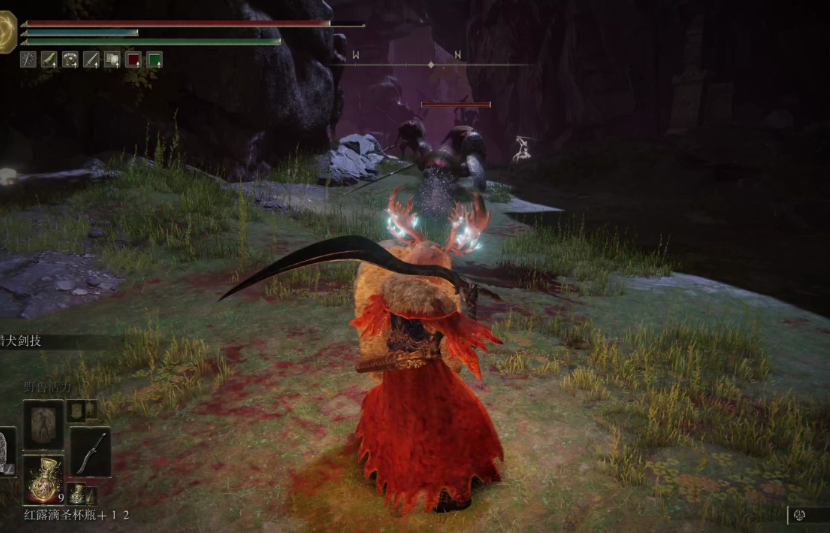Screen dimensions: 830x533
Task: Click the horn-shaped buff status icon
Action: pyautogui.click(x=49, y=60)
